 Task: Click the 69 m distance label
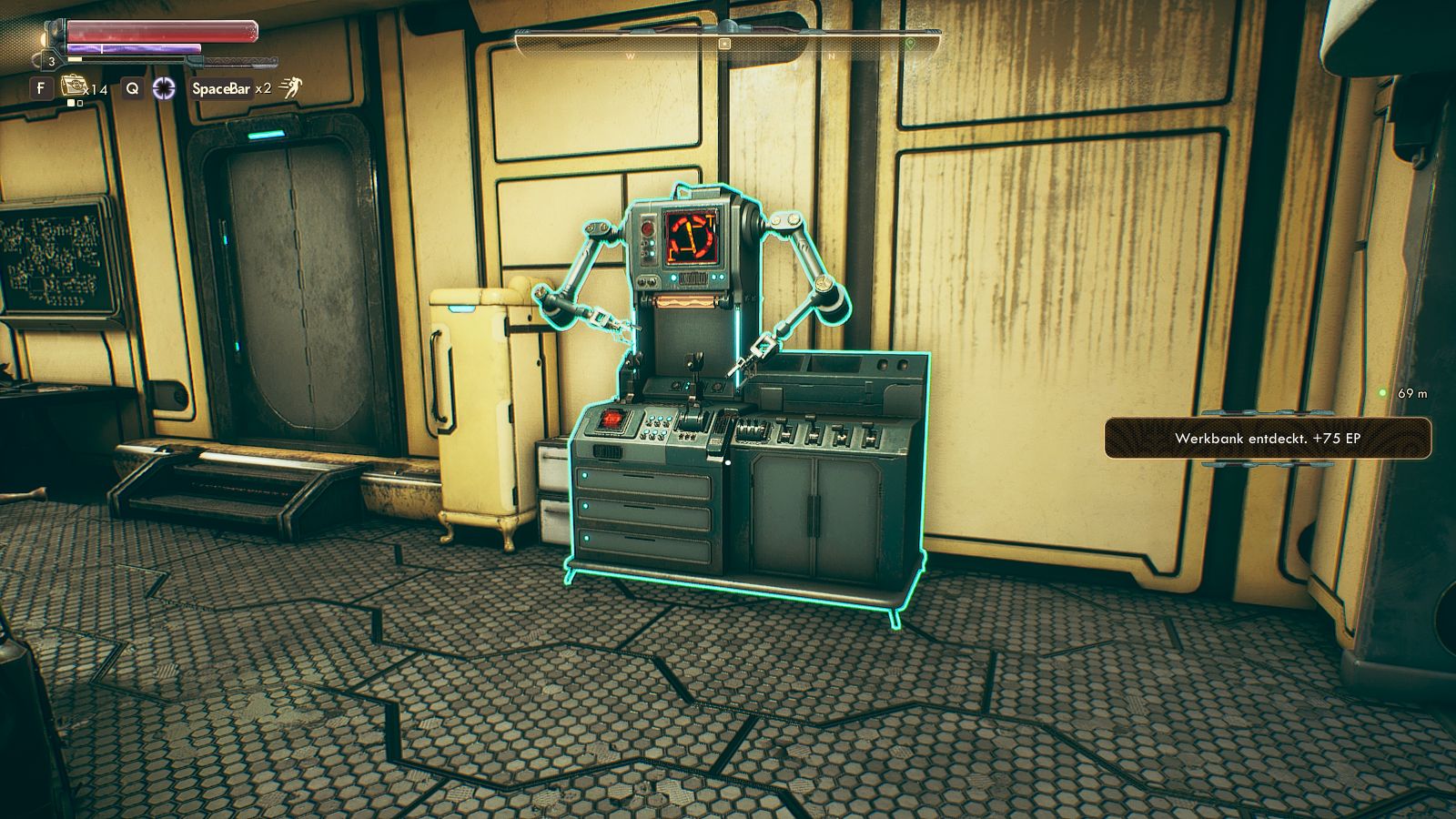pos(1410,393)
